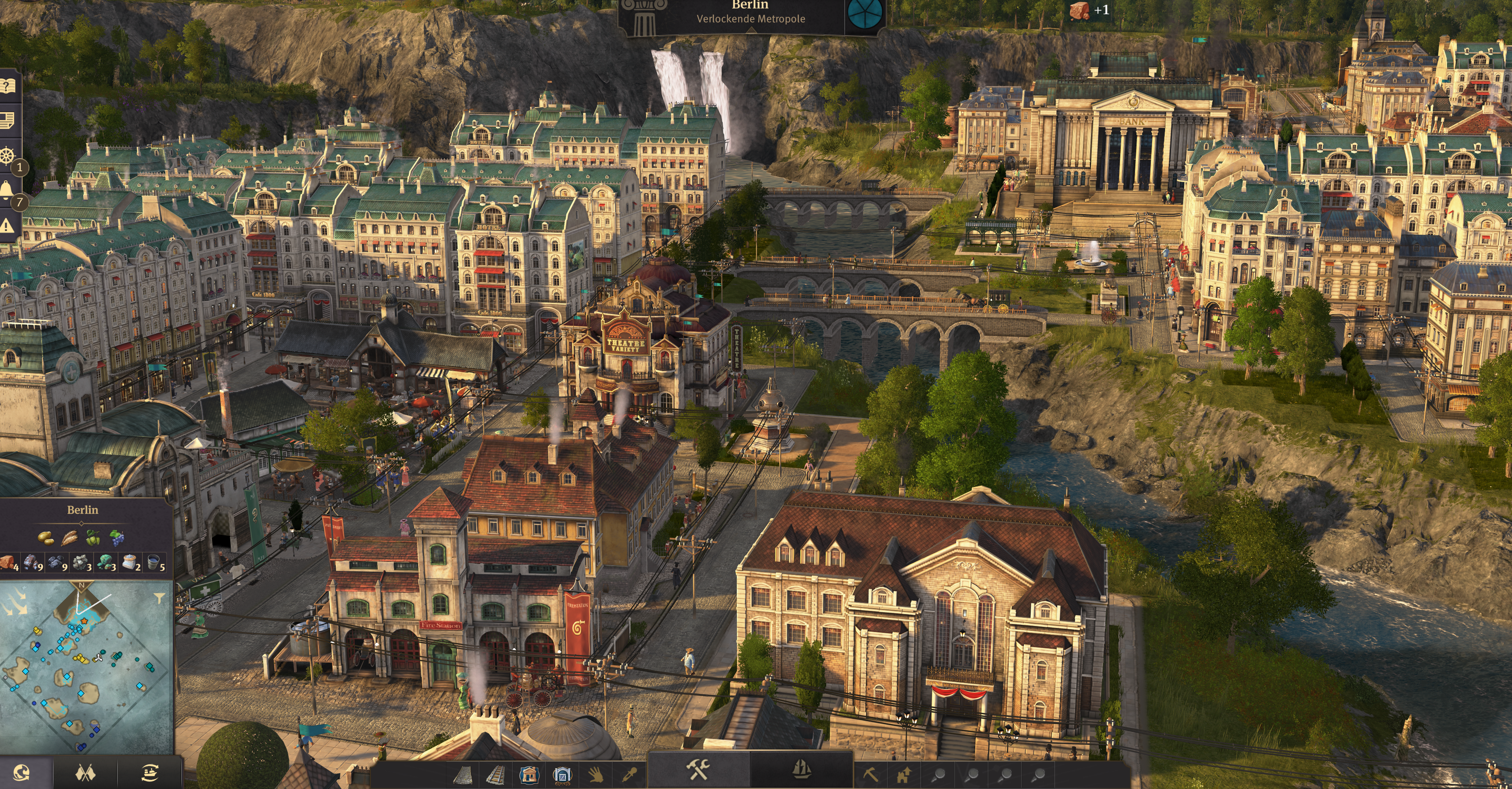Activate the pipette copy tool
1512x789 pixels.
click(x=629, y=774)
